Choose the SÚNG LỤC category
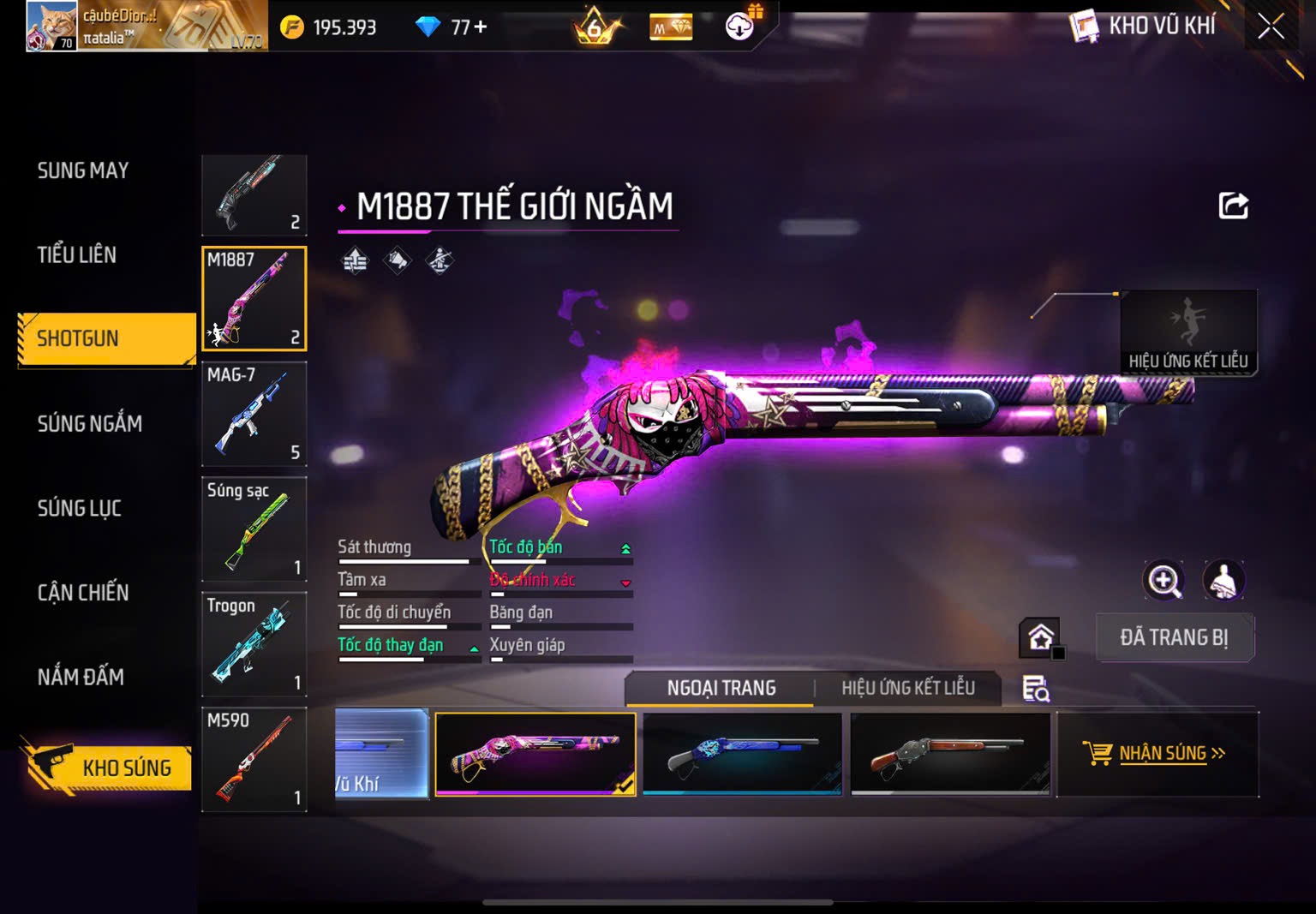1316x914 pixels. click(80, 508)
